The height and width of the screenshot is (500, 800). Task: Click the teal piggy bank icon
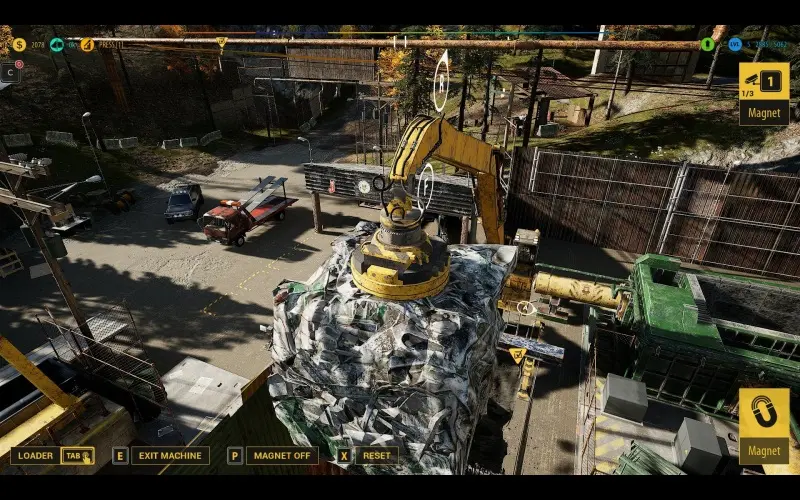coord(56,44)
